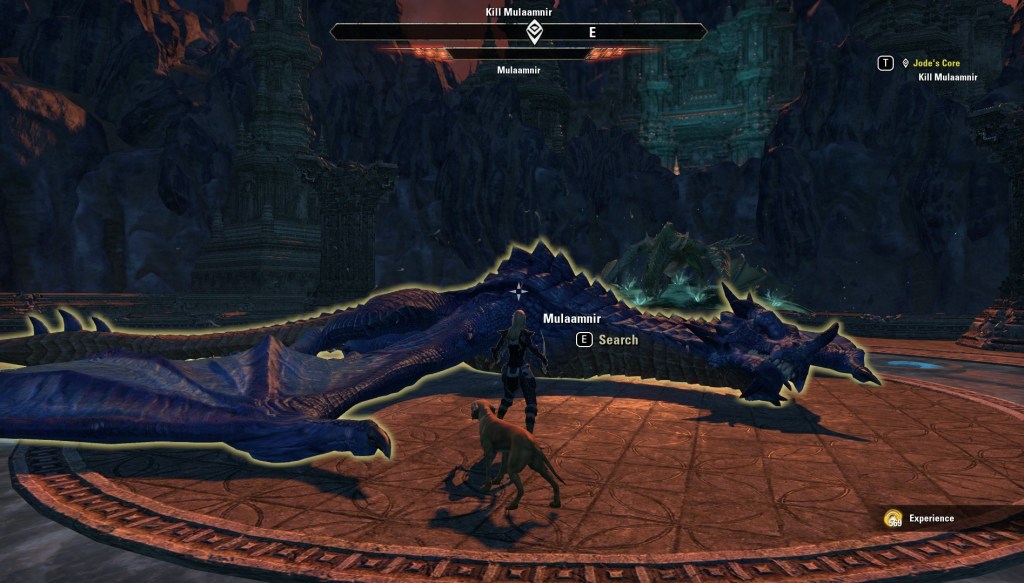Screen dimensions: 1024x583
Task: Click the Experience gain notification icon
Action: [x=893, y=518]
